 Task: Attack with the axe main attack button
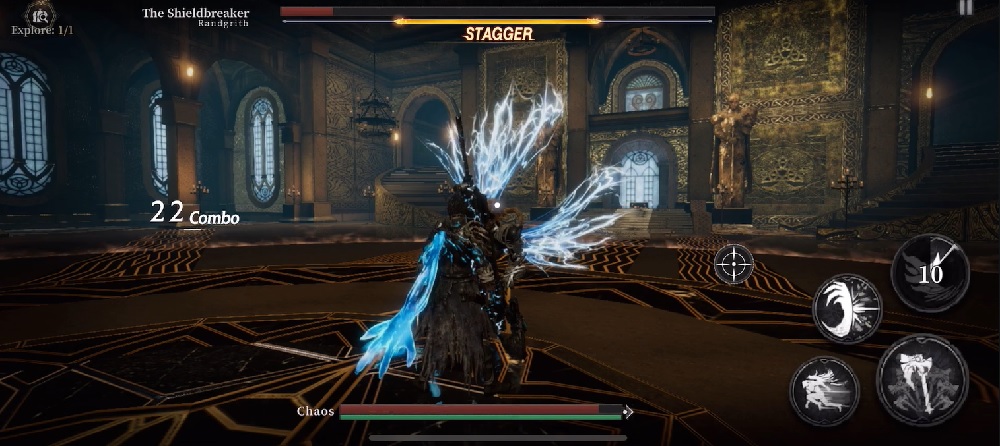point(922,381)
